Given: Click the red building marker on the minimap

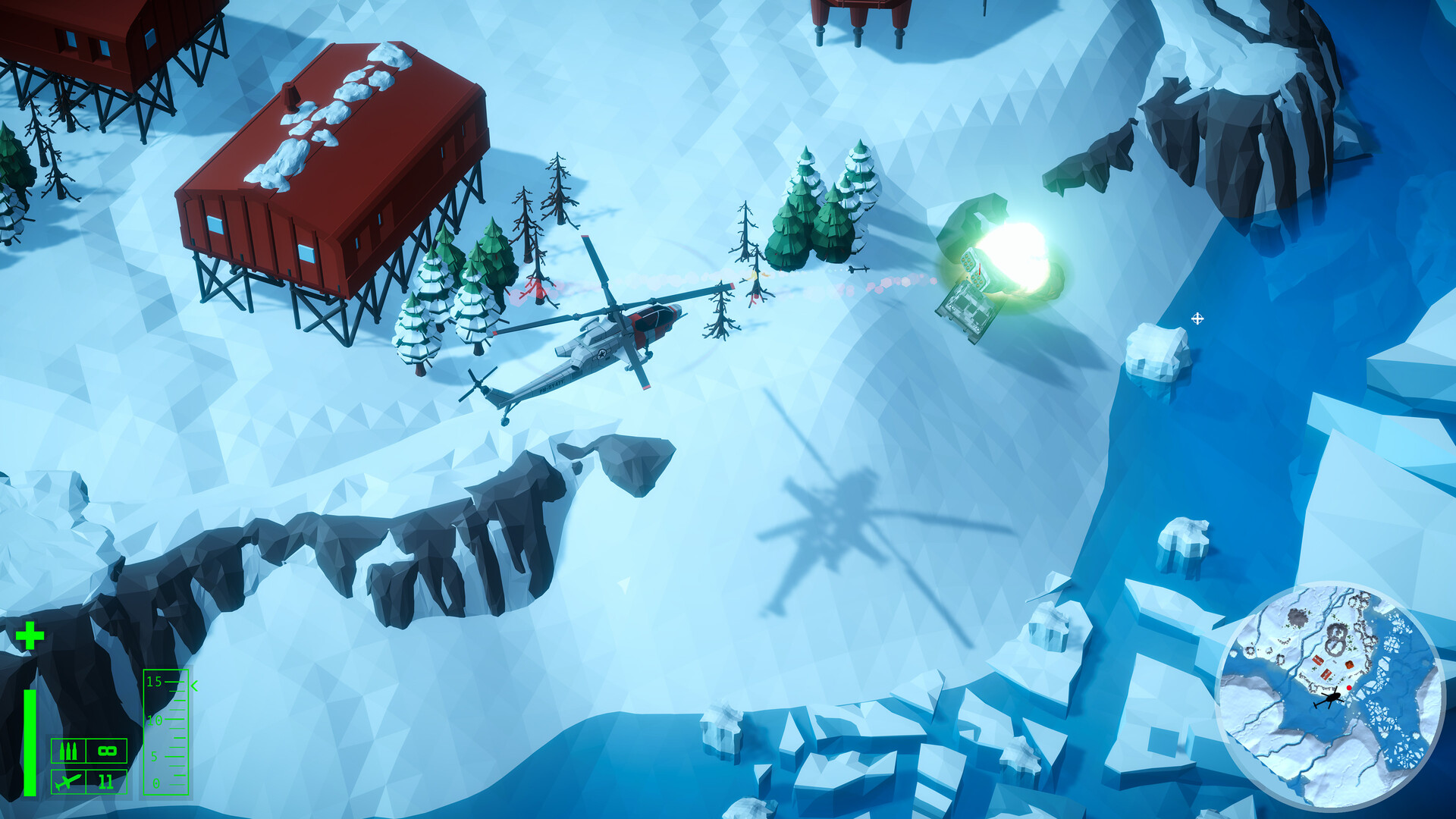Looking at the screenshot, I should [x=1317, y=660].
